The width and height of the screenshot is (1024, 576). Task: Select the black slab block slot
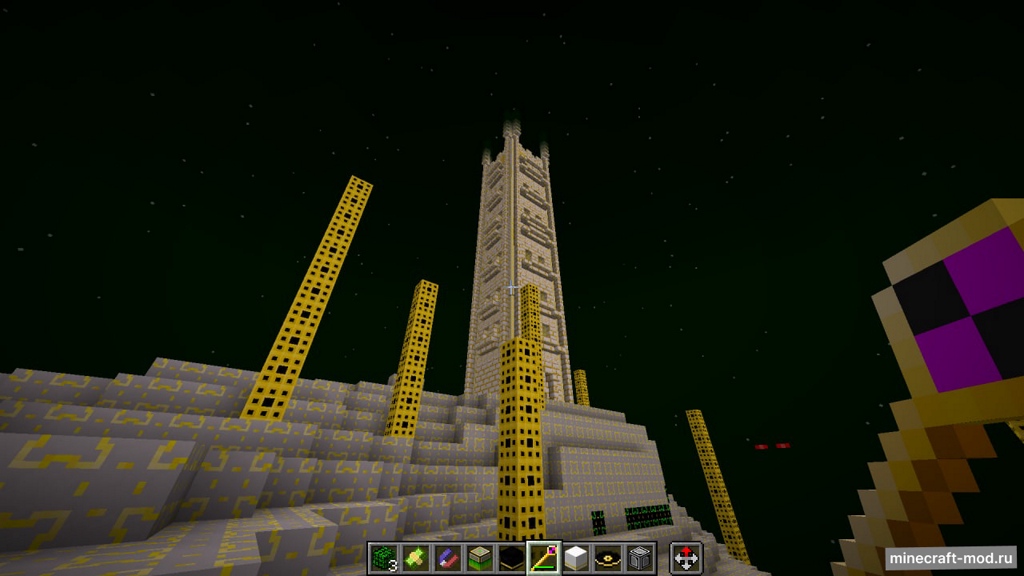511,558
